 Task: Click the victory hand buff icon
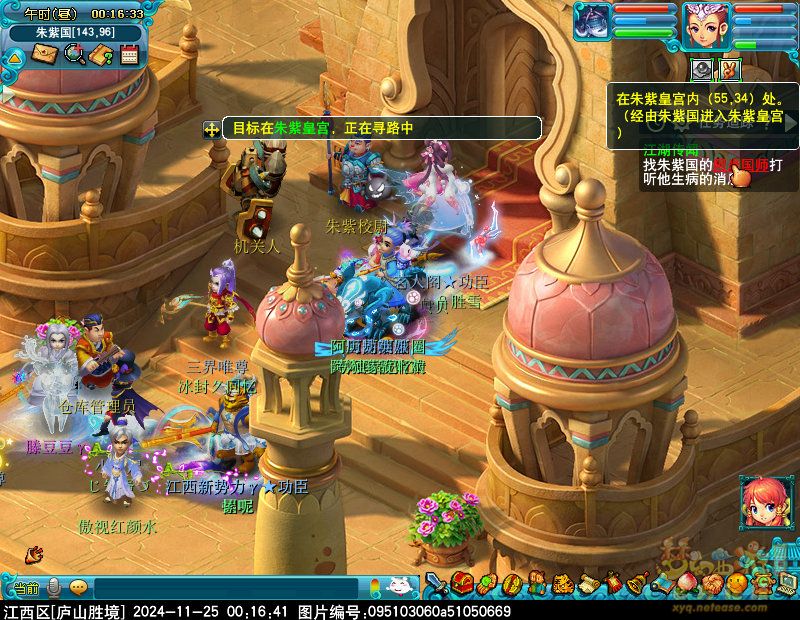coord(729,70)
